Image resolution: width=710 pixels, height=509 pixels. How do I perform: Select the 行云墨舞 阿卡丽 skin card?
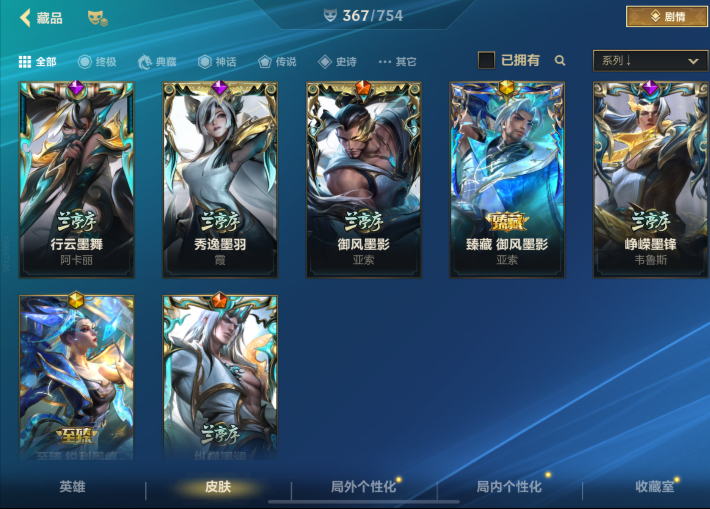tap(77, 179)
